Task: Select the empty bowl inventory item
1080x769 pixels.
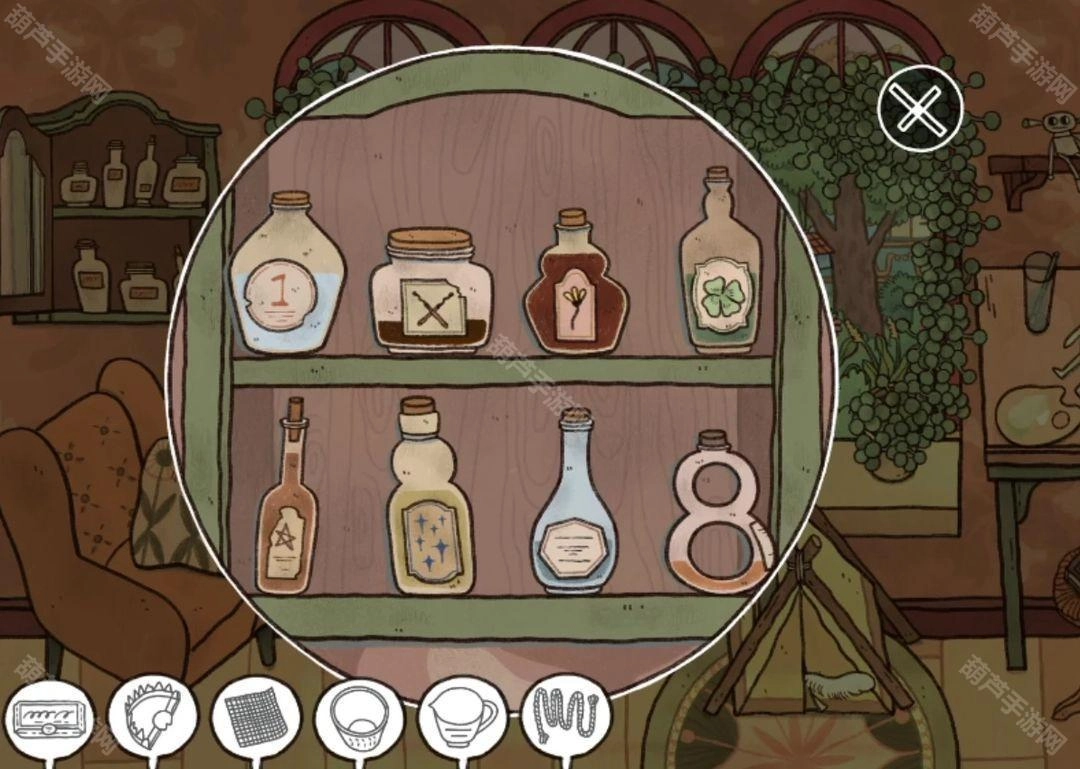Action: coord(358,719)
